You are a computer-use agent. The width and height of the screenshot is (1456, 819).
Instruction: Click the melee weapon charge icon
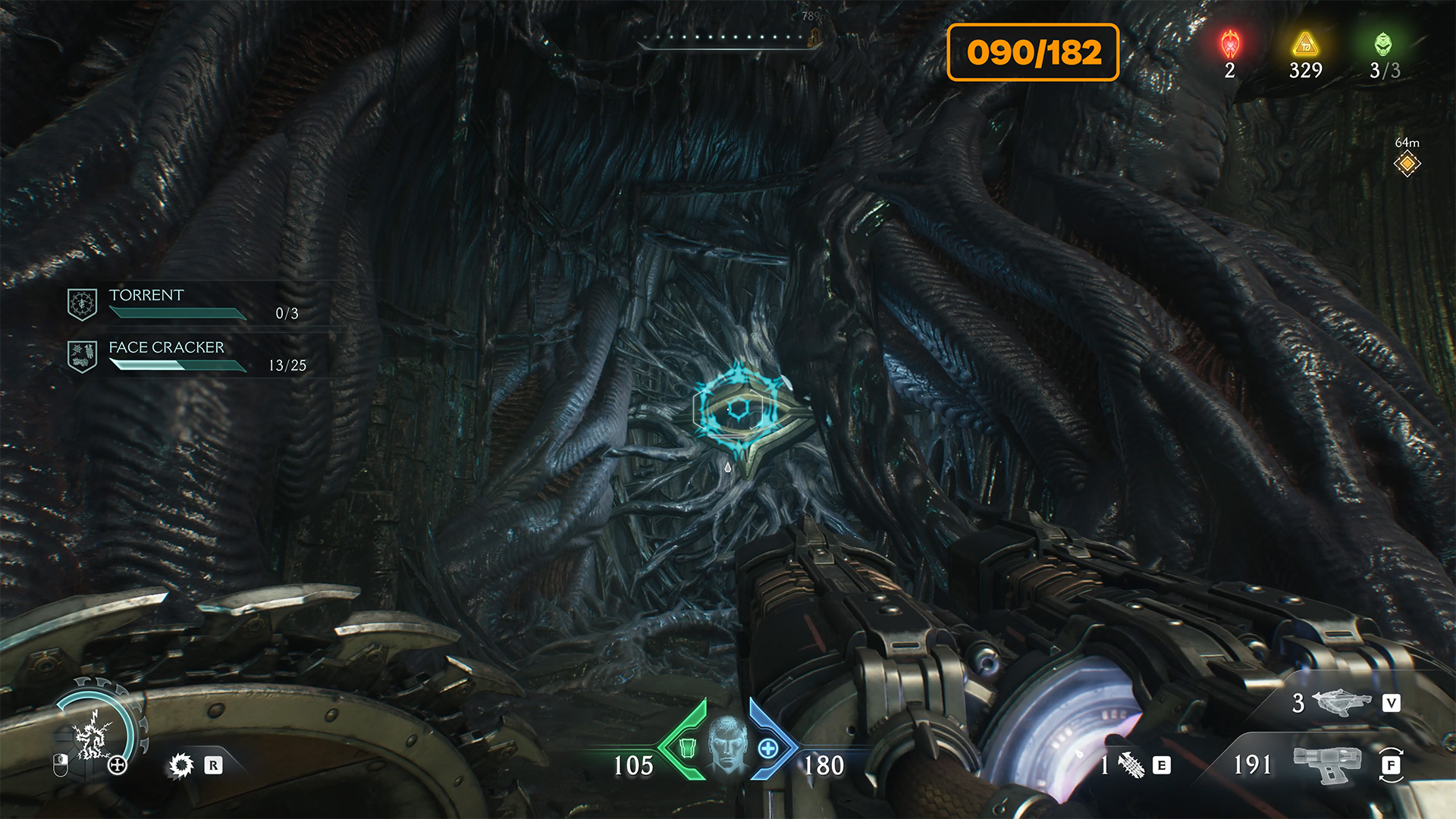1131,764
